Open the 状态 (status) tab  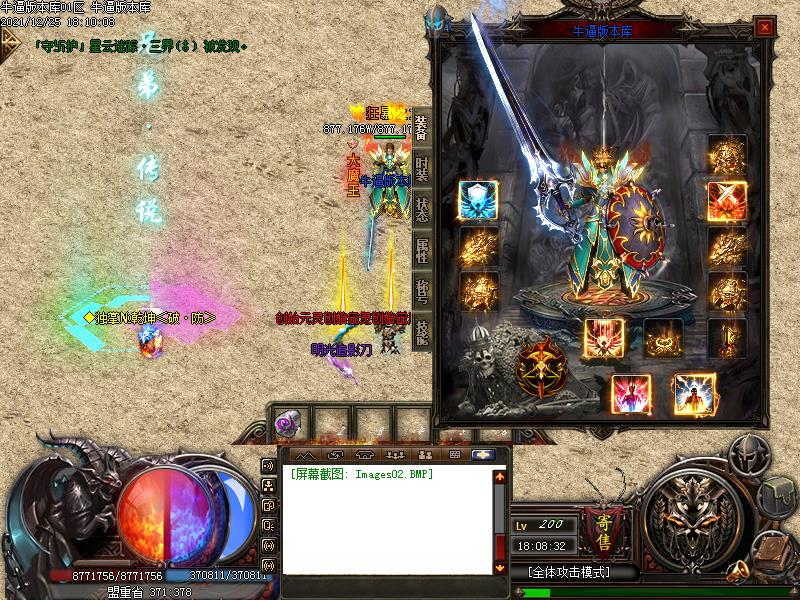[x=421, y=208]
